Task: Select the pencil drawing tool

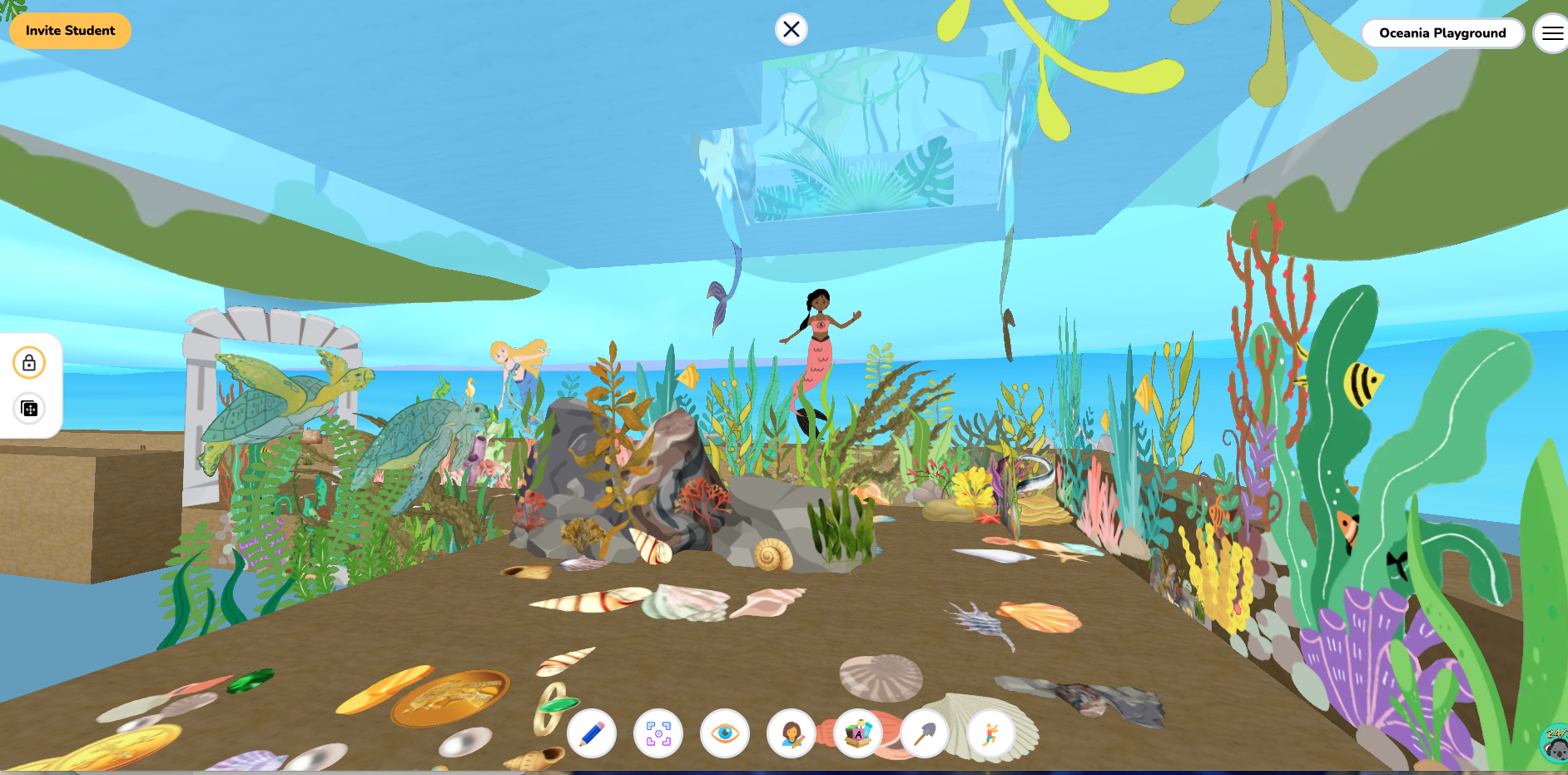Action: tap(592, 734)
